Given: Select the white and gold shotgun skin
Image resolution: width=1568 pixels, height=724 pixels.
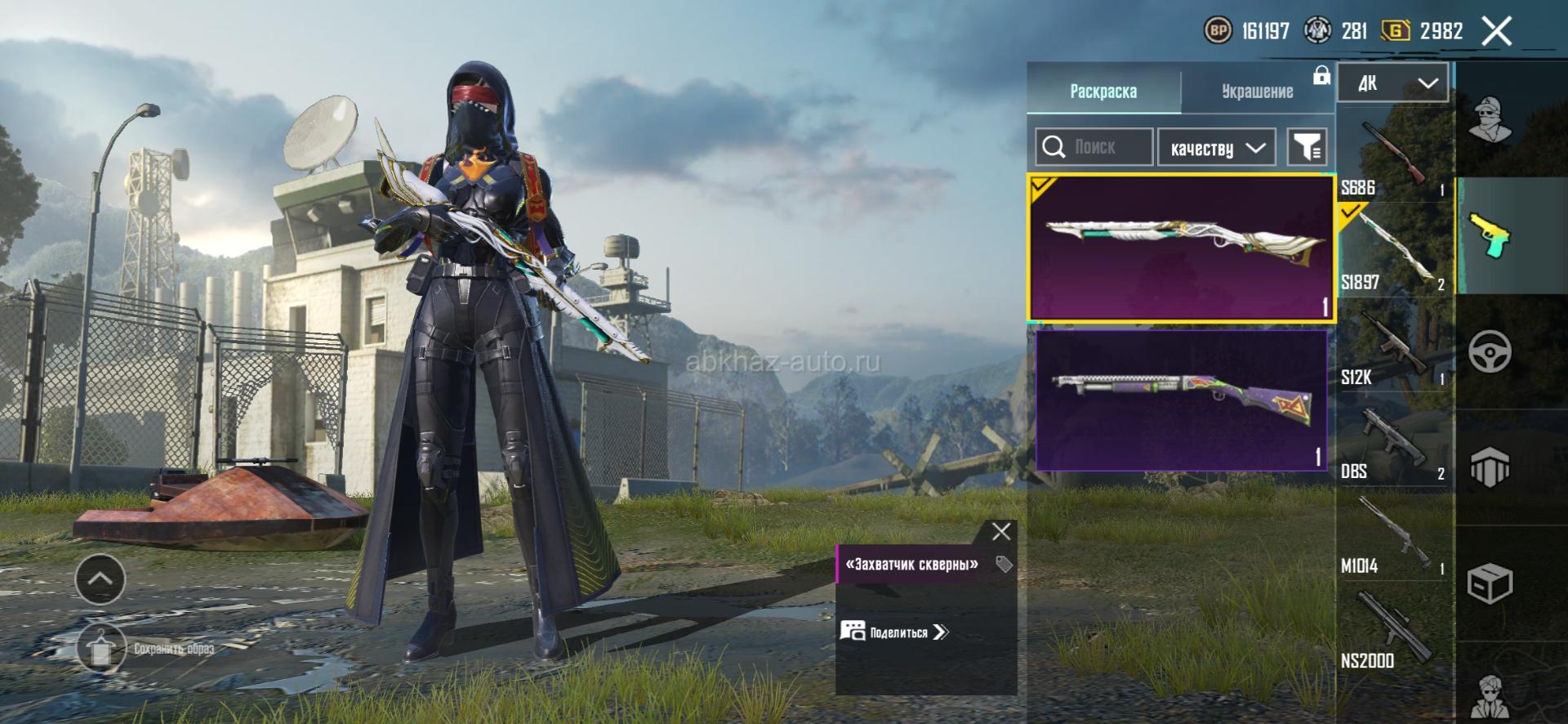Looking at the screenshot, I should pos(1181,247).
